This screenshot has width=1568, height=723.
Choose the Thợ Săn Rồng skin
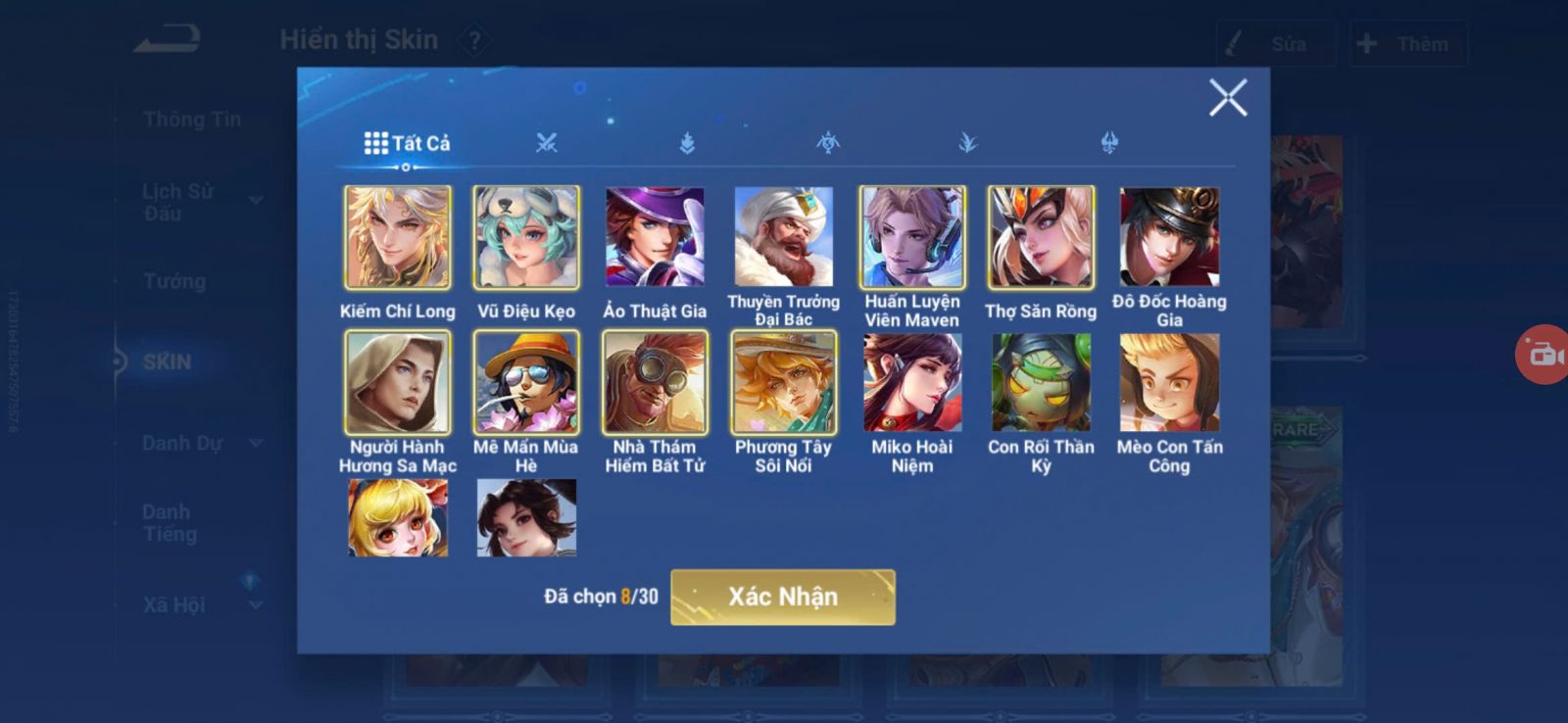pos(1041,238)
